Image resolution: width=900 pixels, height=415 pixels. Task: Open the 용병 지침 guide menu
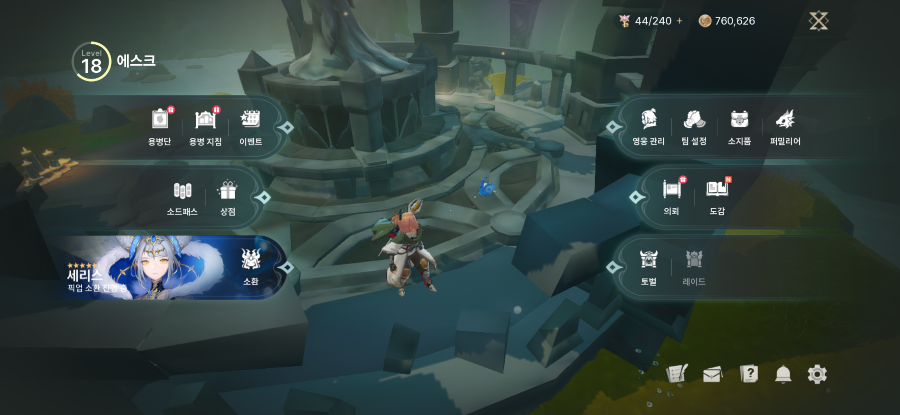(205, 125)
